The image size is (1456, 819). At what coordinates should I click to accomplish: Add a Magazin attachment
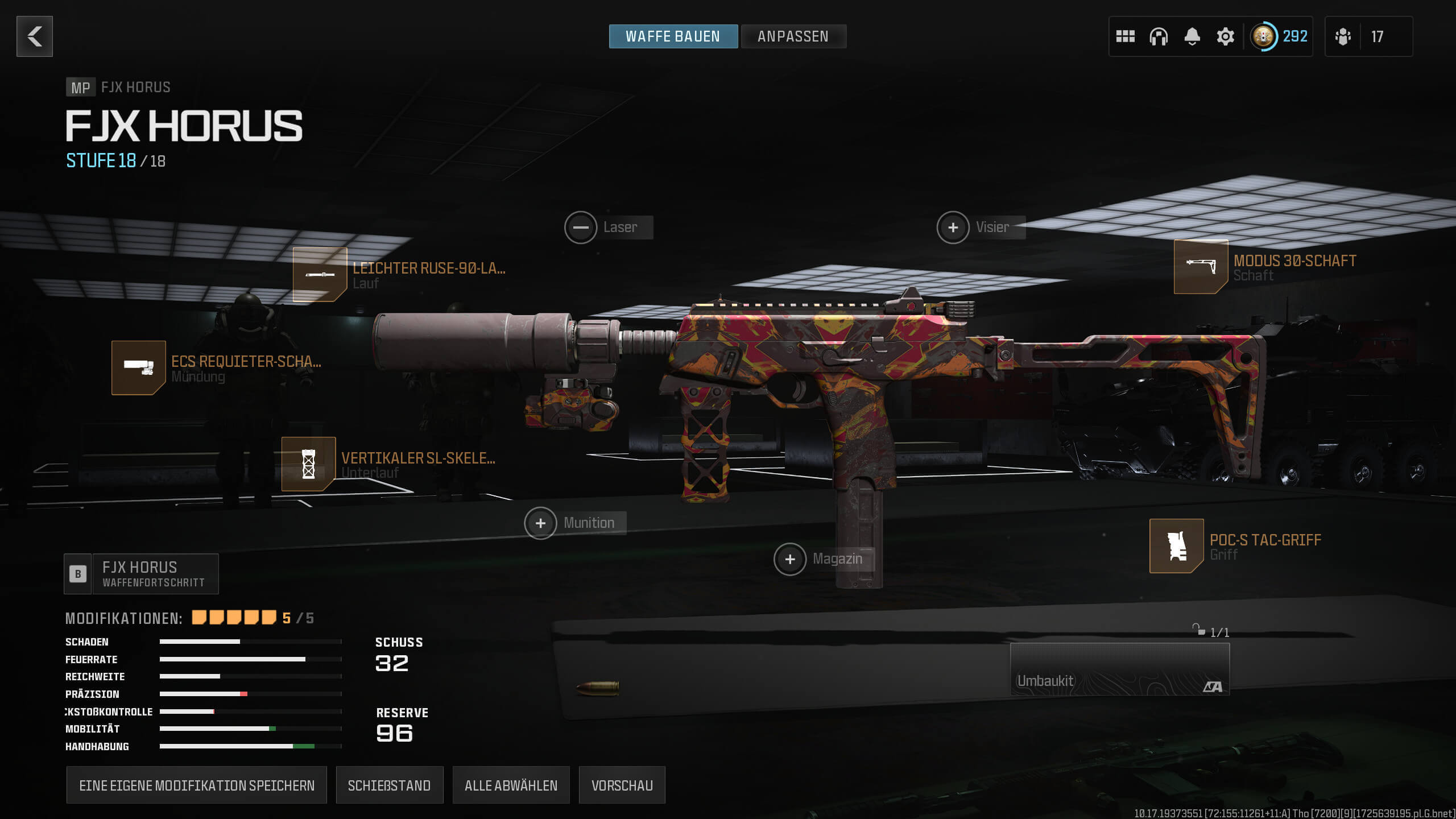tap(790, 559)
